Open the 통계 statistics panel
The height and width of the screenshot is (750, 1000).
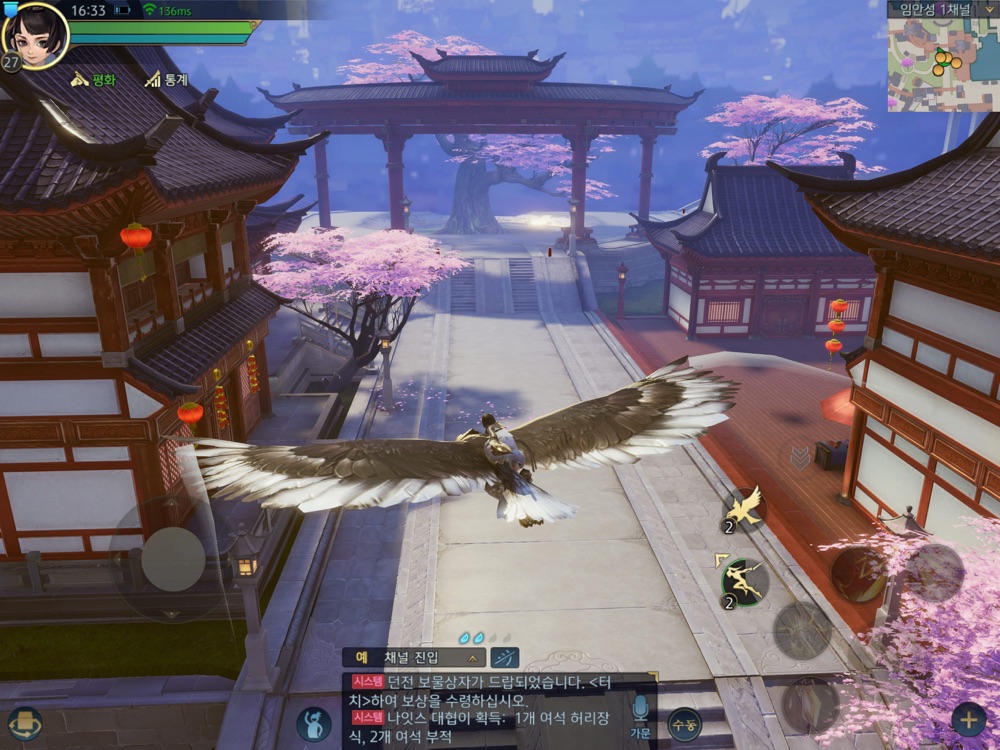166,80
